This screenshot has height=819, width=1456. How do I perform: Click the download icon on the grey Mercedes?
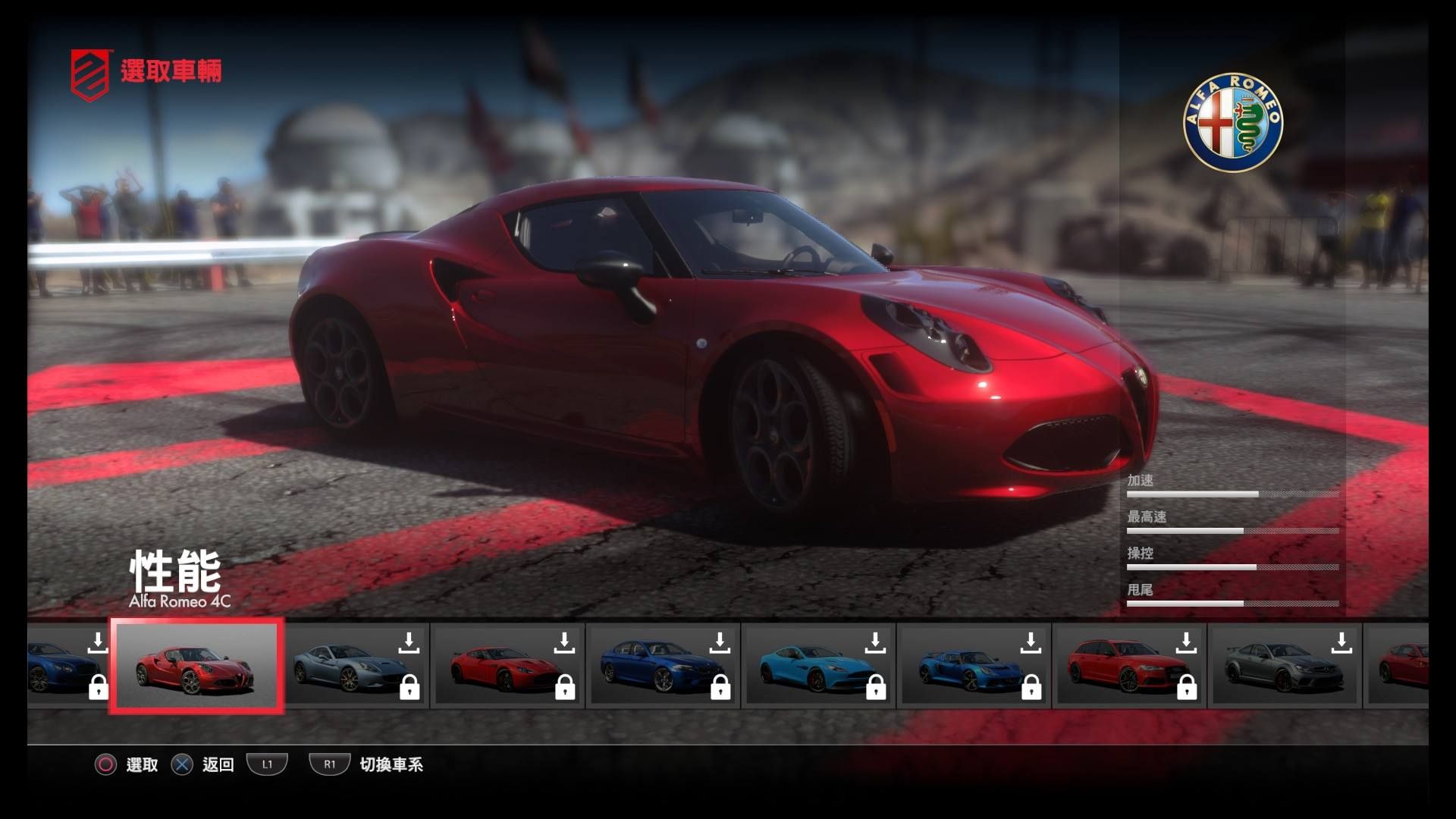coord(1341,642)
